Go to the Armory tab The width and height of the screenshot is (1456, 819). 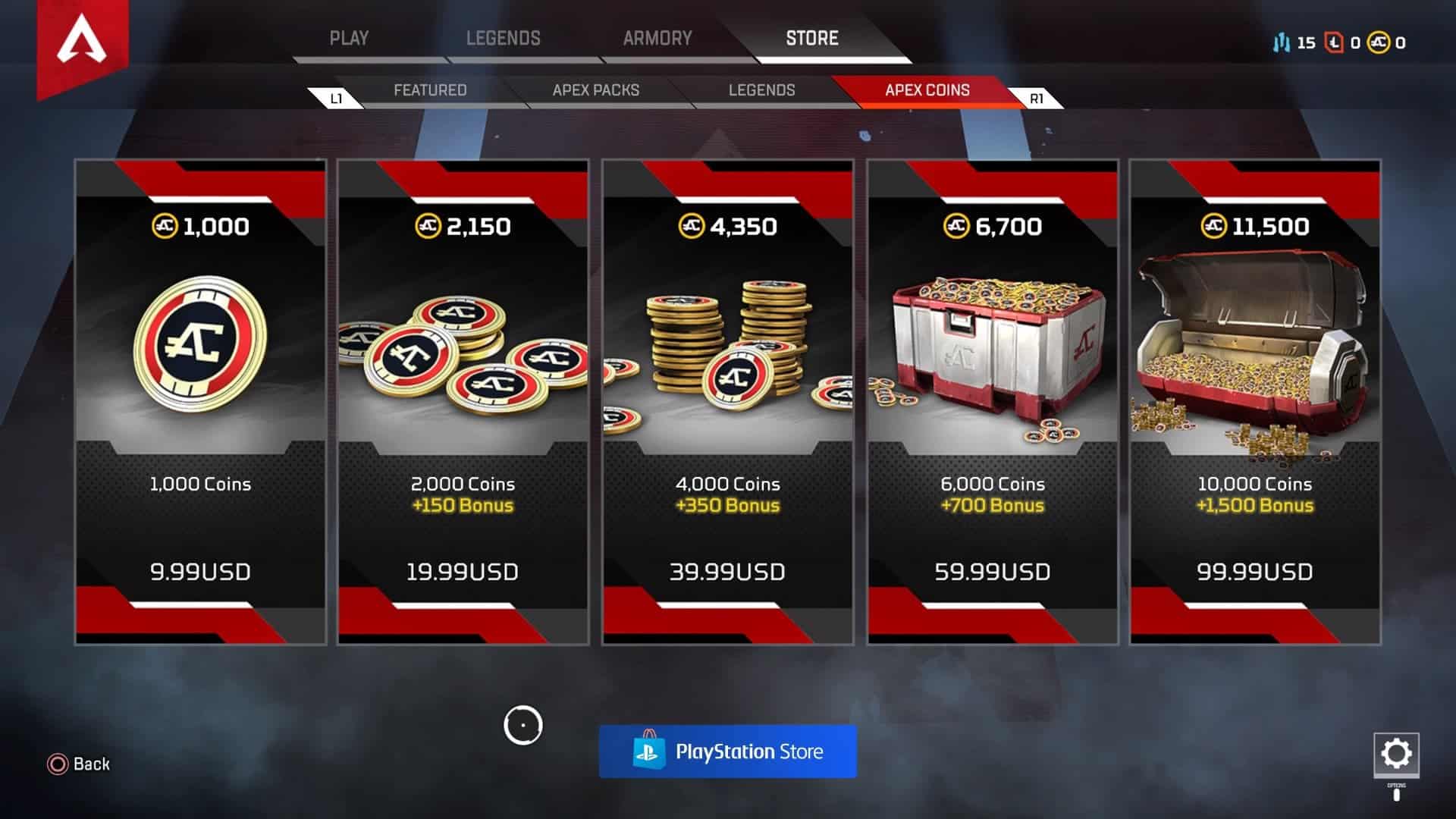pos(657,38)
